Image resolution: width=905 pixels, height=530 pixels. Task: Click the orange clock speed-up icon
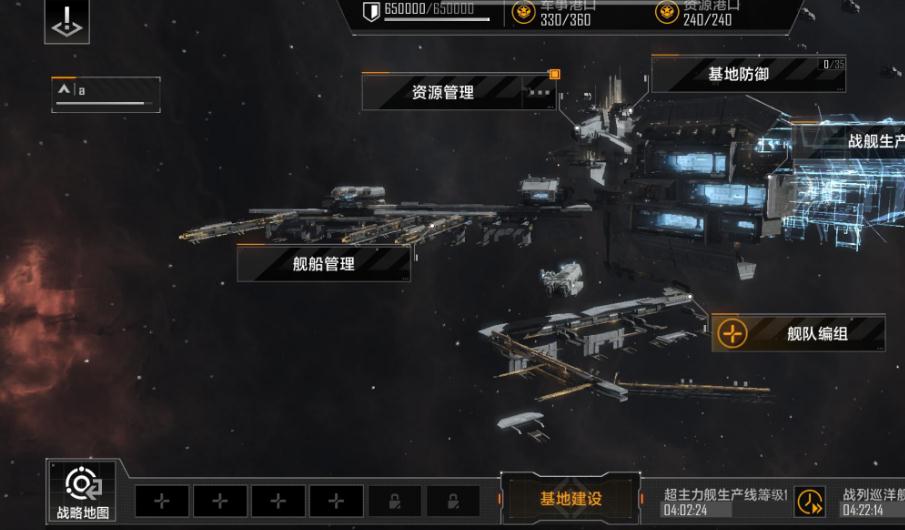pyautogui.click(x=809, y=501)
